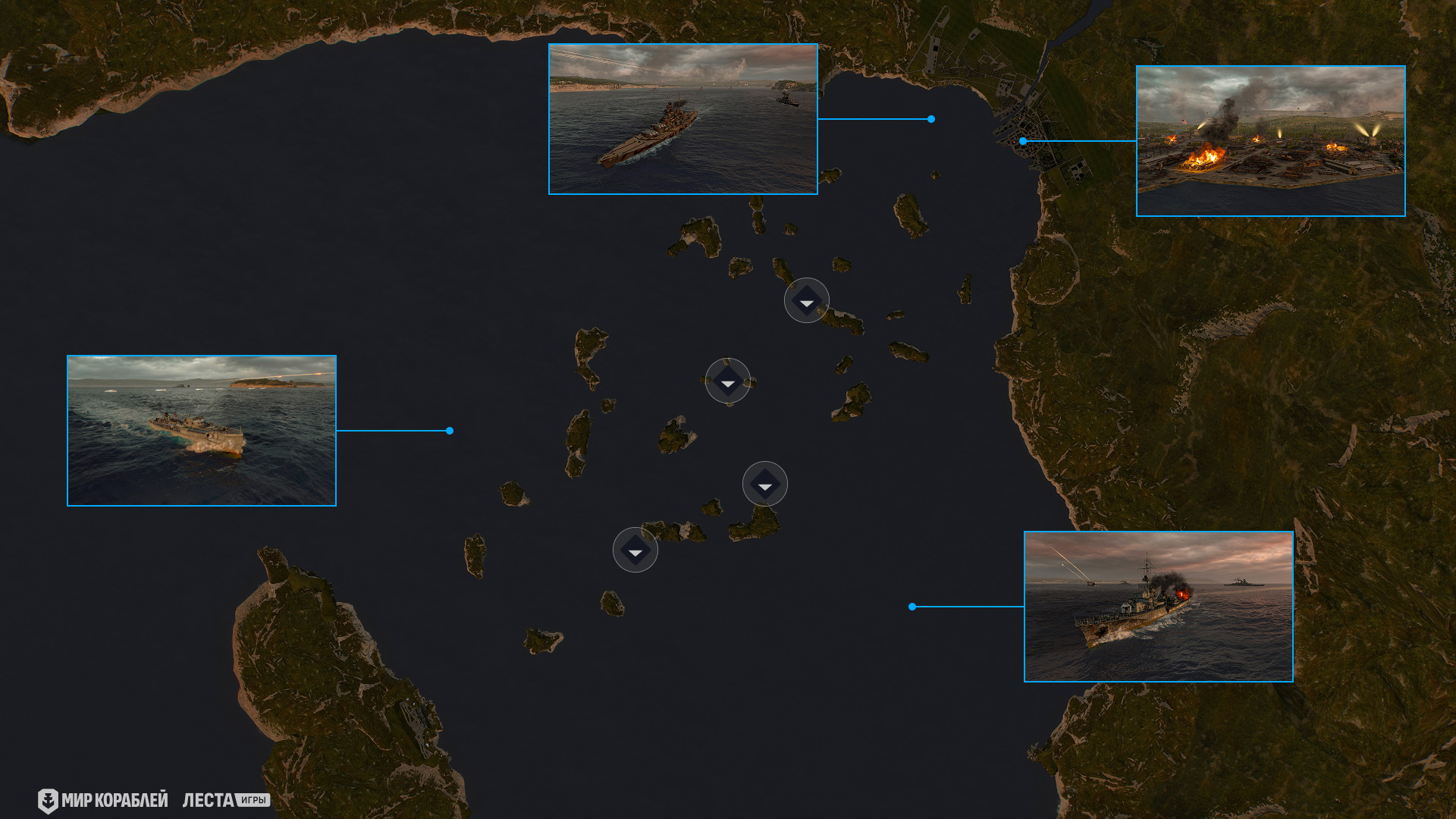Screen dimensions: 1456x819
Task: Click the Леста Игры logo
Action: (x=226, y=800)
